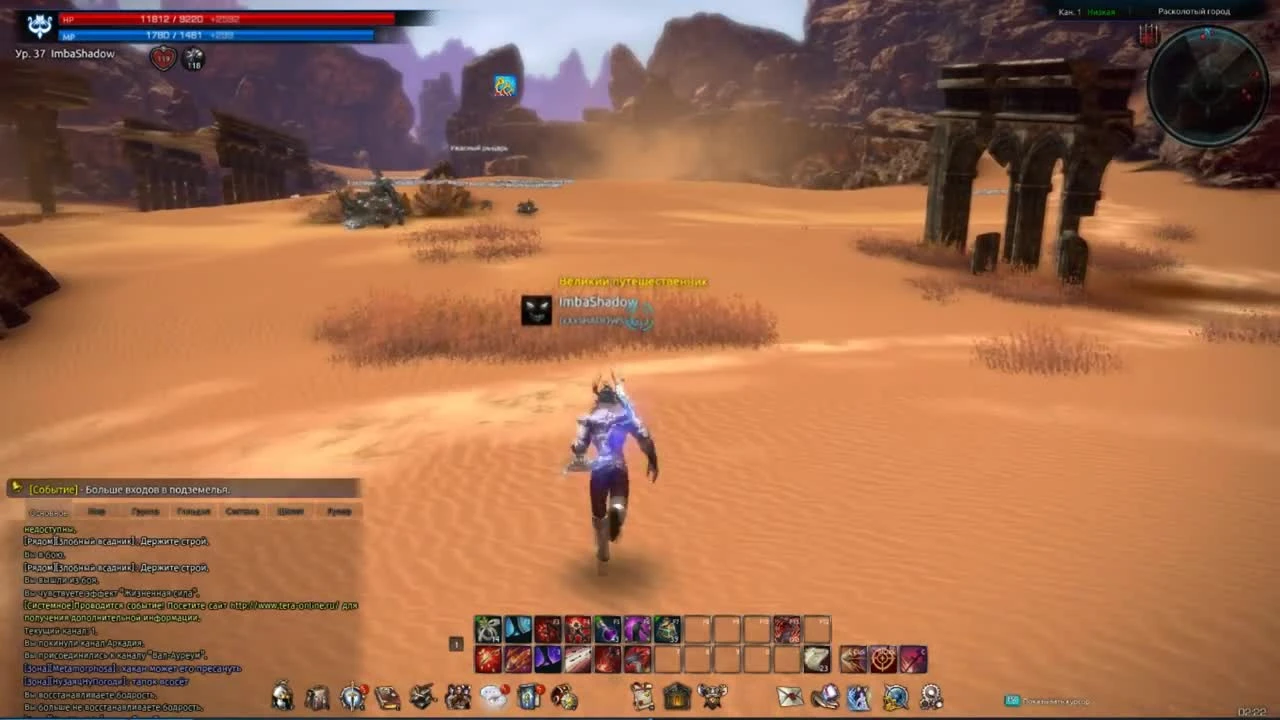Viewport: 1280px width, 720px height.
Task: Click the [Событие] dungeon event banner
Action: [180, 488]
